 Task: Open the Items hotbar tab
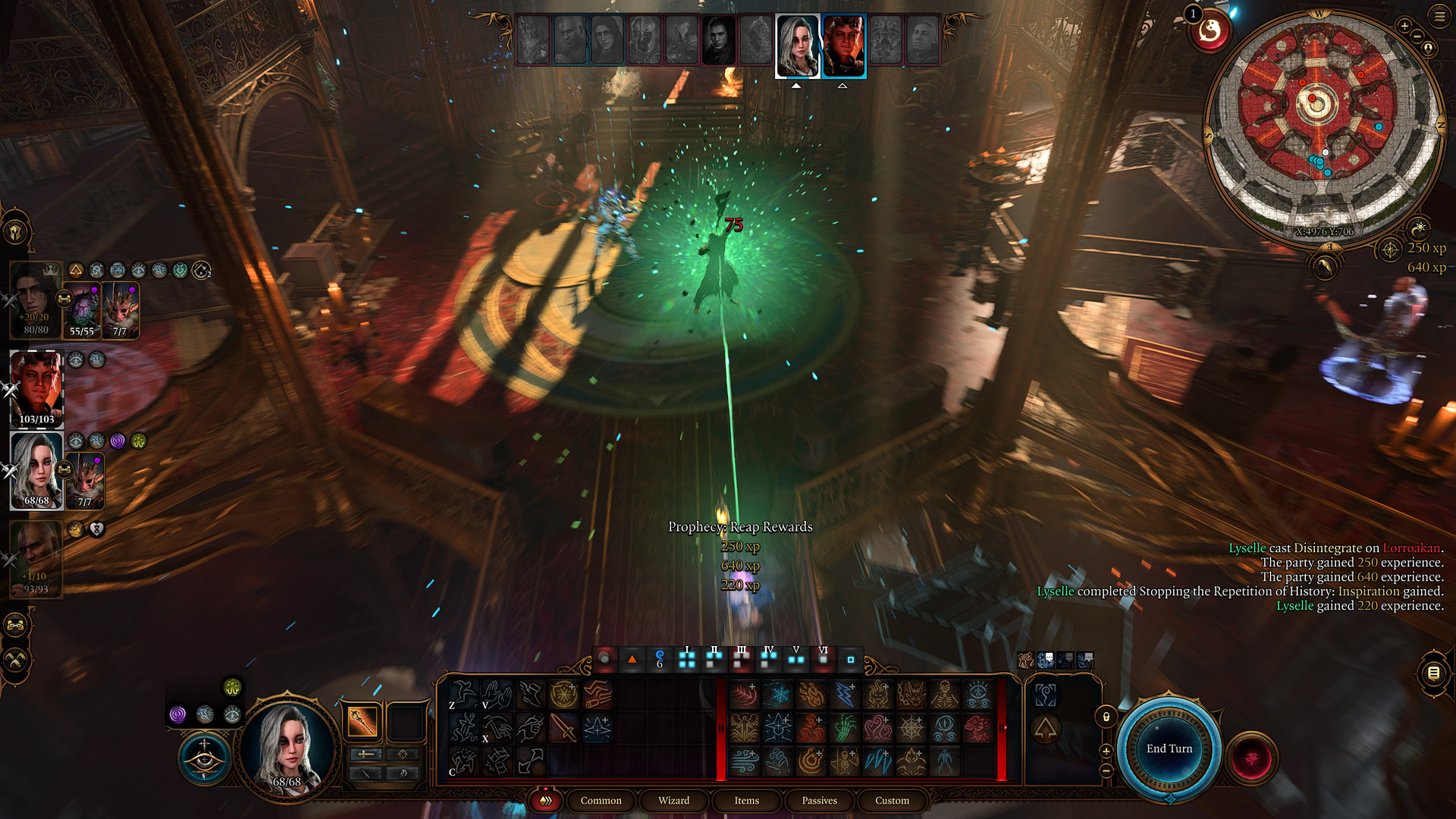746,800
